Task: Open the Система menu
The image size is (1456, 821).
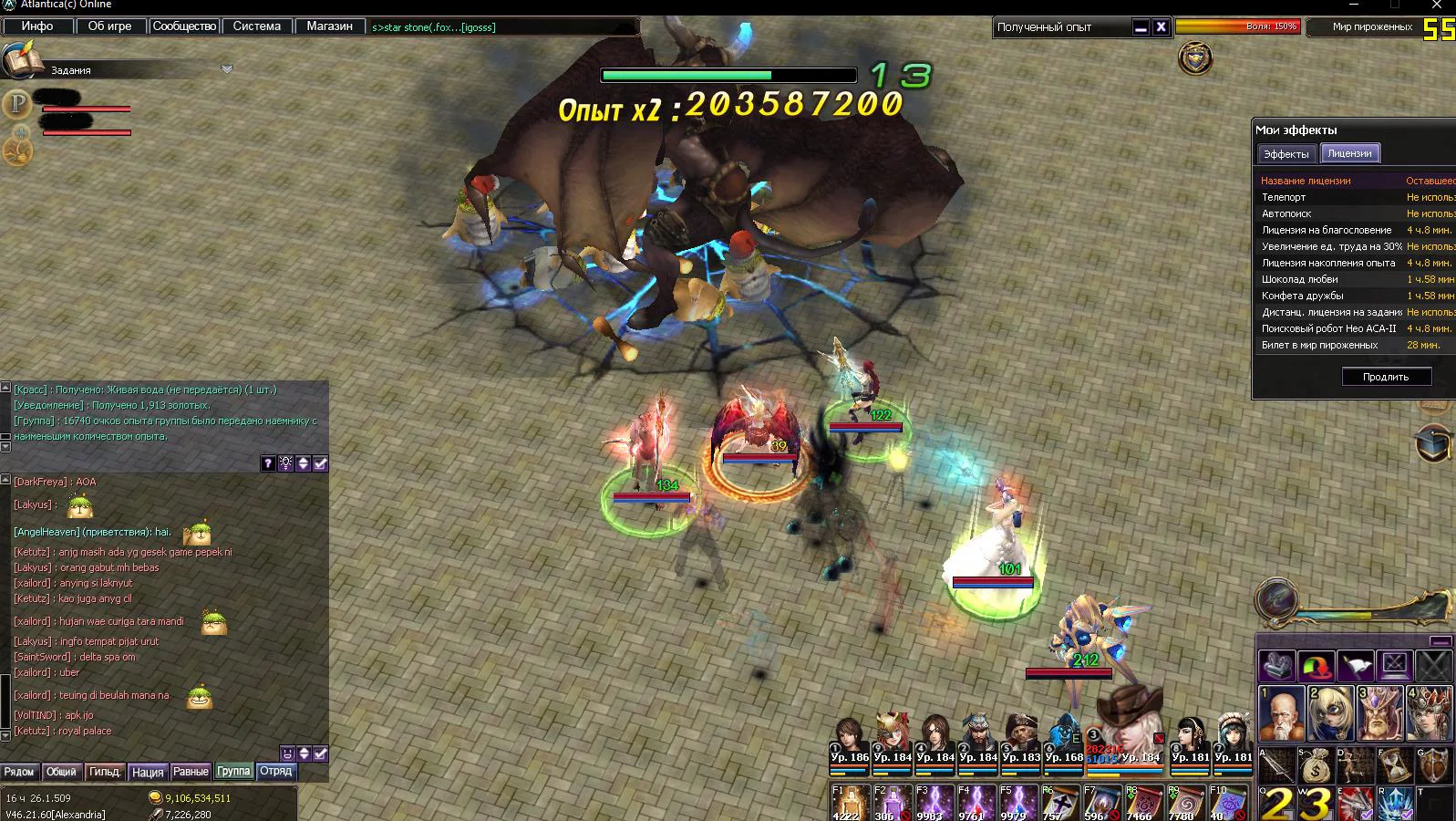Action: click(256, 26)
